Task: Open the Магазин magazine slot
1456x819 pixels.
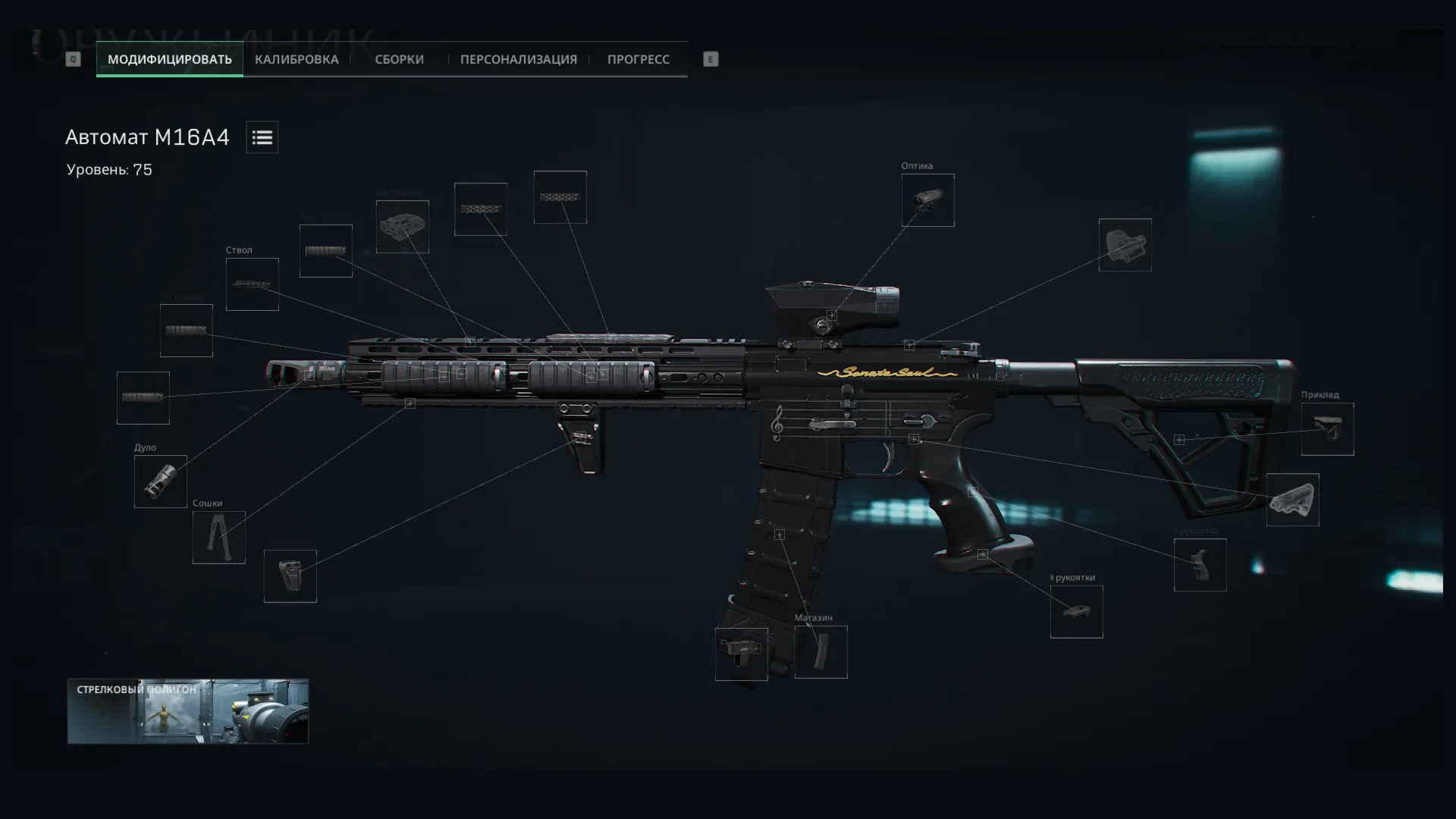Action: tap(821, 652)
